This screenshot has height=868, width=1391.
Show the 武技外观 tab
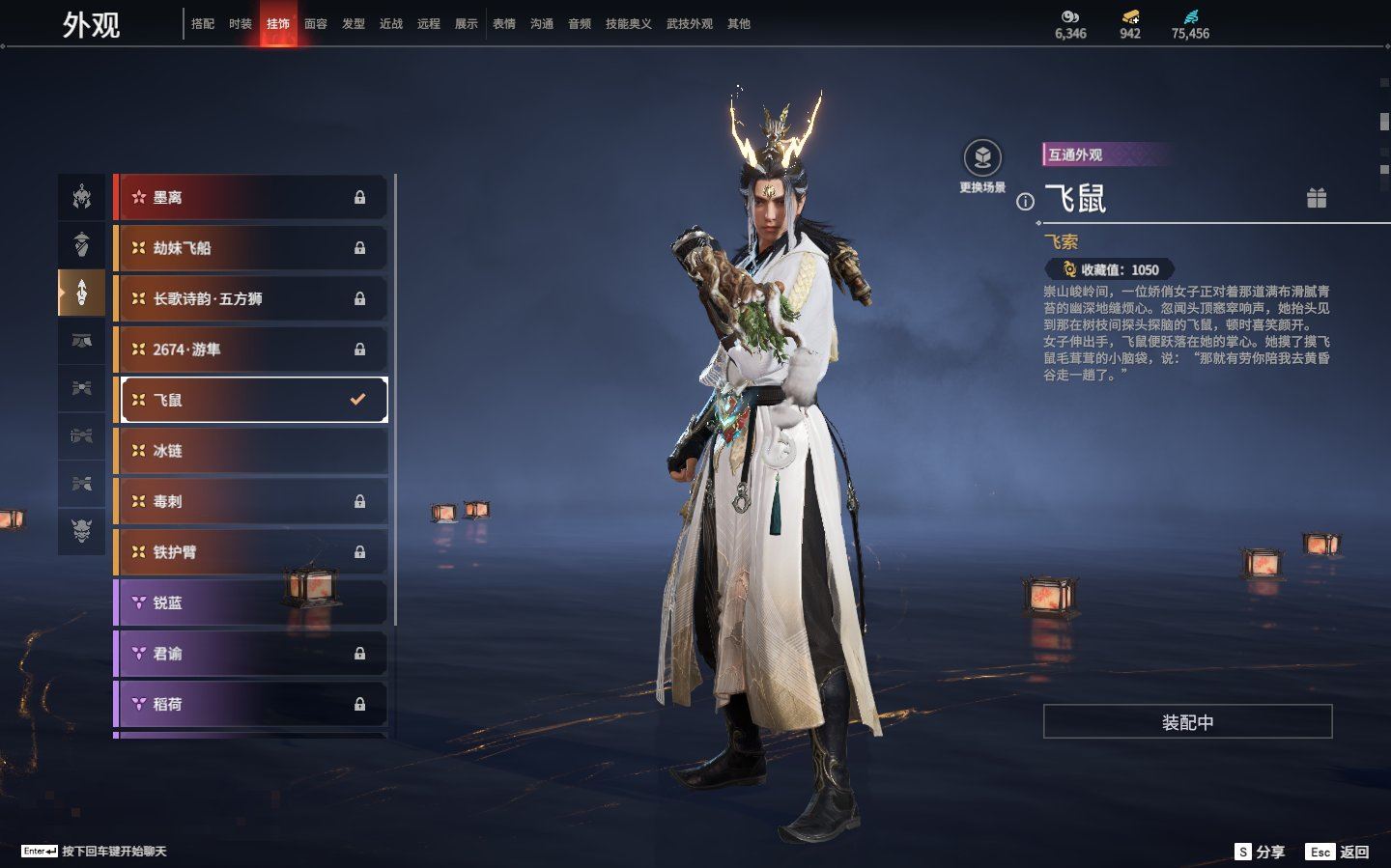(x=689, y=23)
